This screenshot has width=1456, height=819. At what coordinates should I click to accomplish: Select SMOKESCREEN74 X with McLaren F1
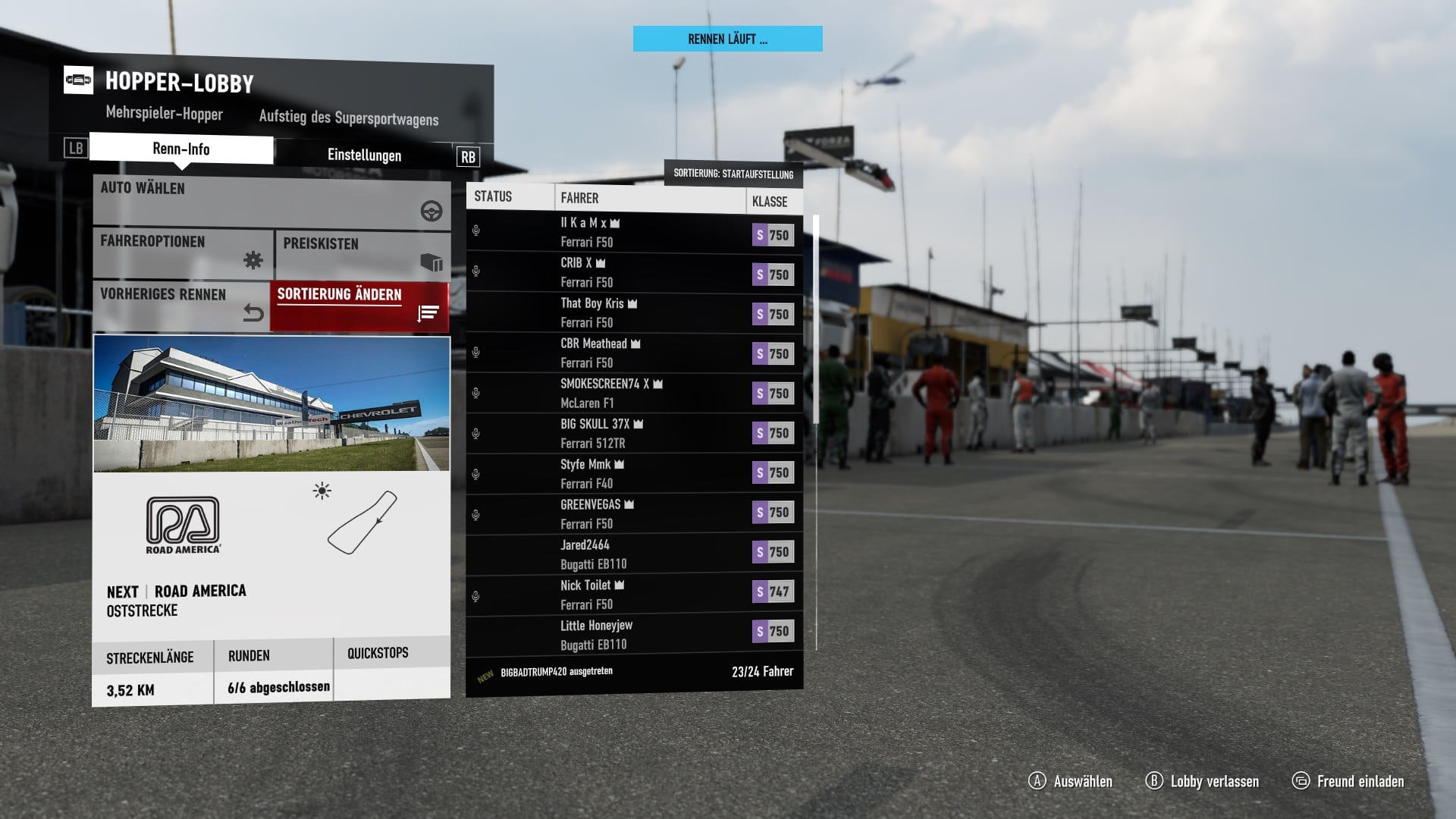634,394
